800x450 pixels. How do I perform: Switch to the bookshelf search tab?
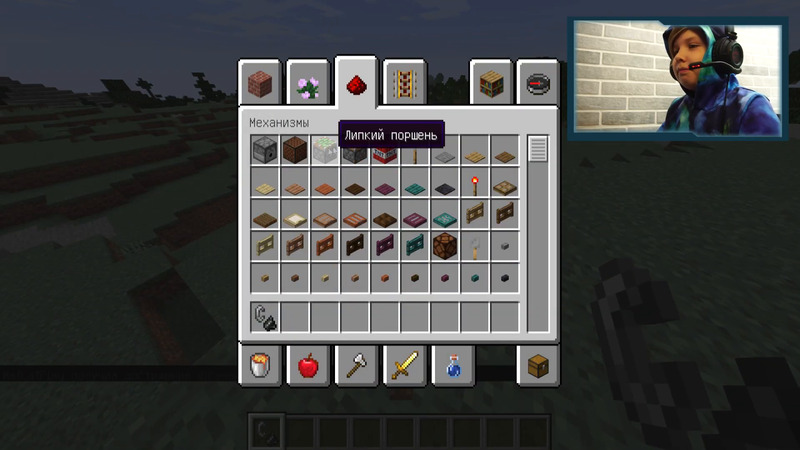[491, 82]
